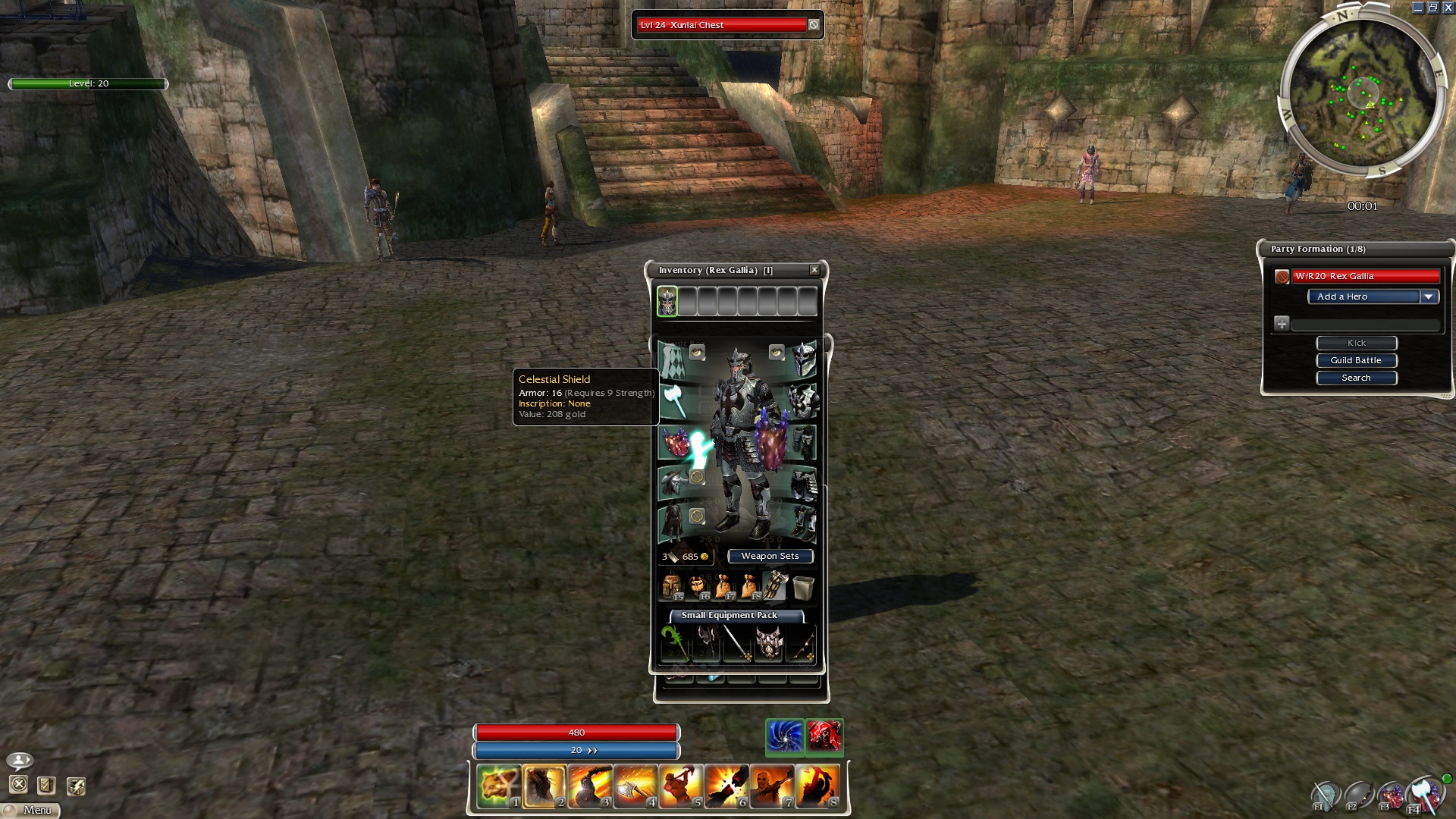Click the plus button to add party member
This screenshot has width=1456, height=819.
(x=1282, y=324)
